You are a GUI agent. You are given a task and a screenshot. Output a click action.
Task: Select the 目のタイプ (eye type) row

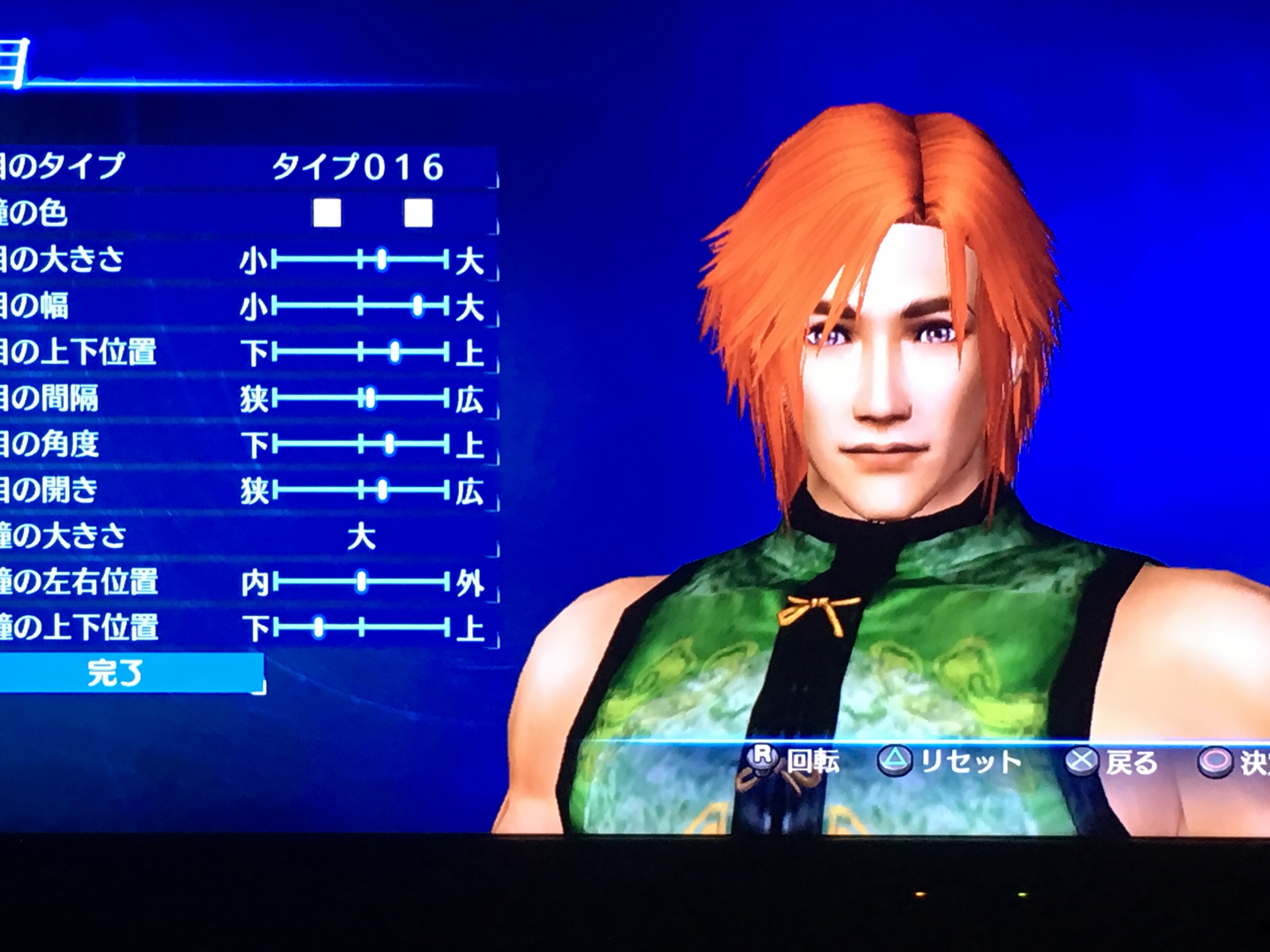pos(247,167)
